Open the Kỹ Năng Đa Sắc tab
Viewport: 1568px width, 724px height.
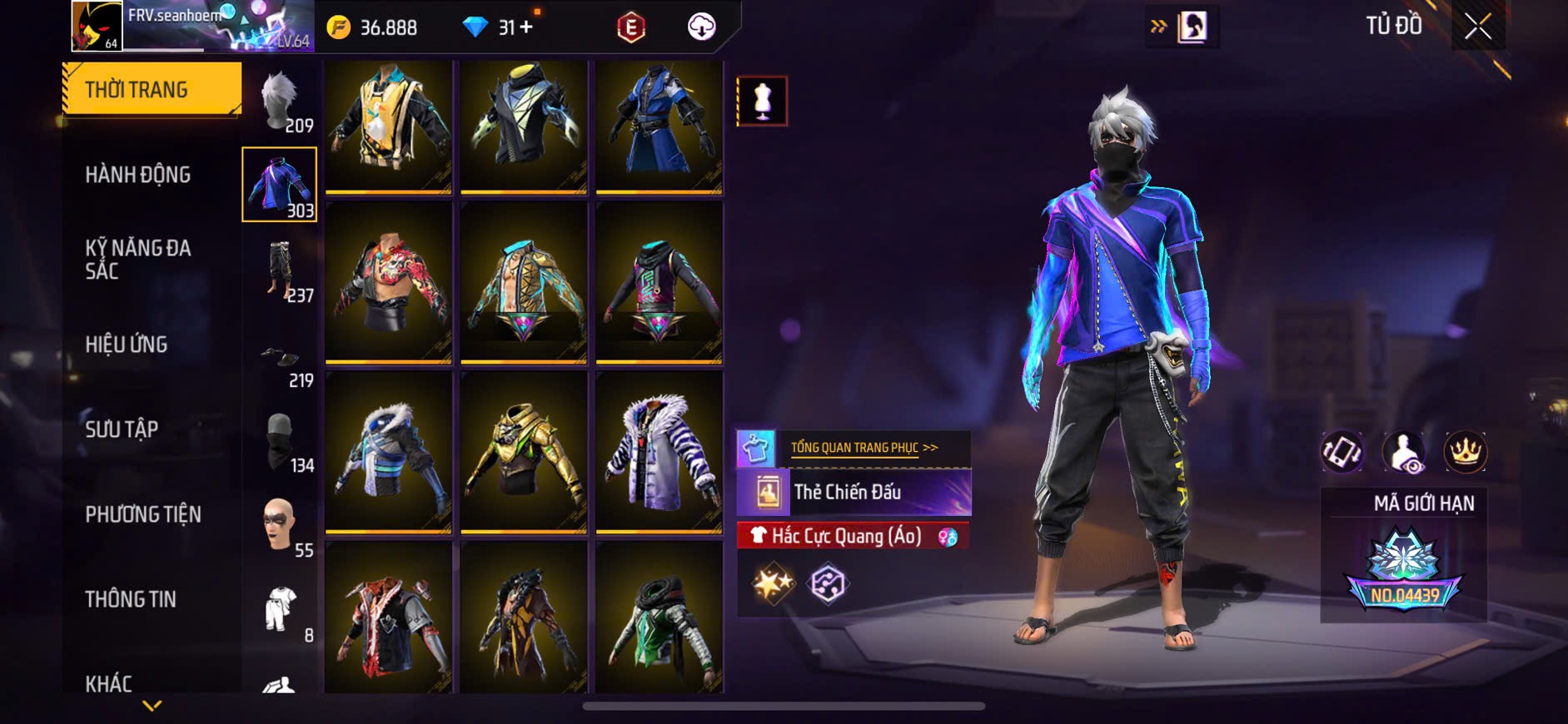tap(138, 260)
